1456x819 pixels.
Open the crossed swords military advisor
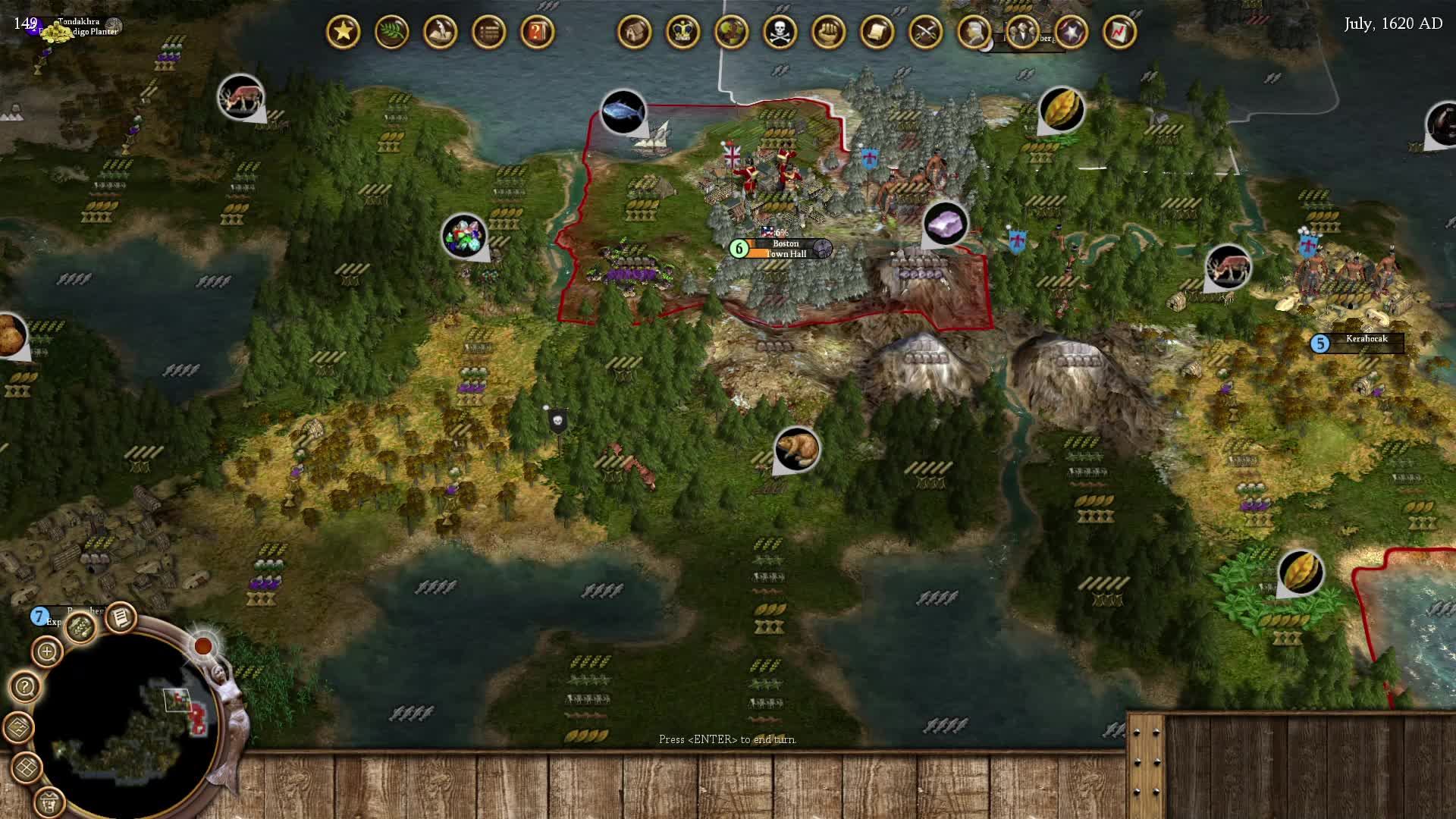[925, 32]
